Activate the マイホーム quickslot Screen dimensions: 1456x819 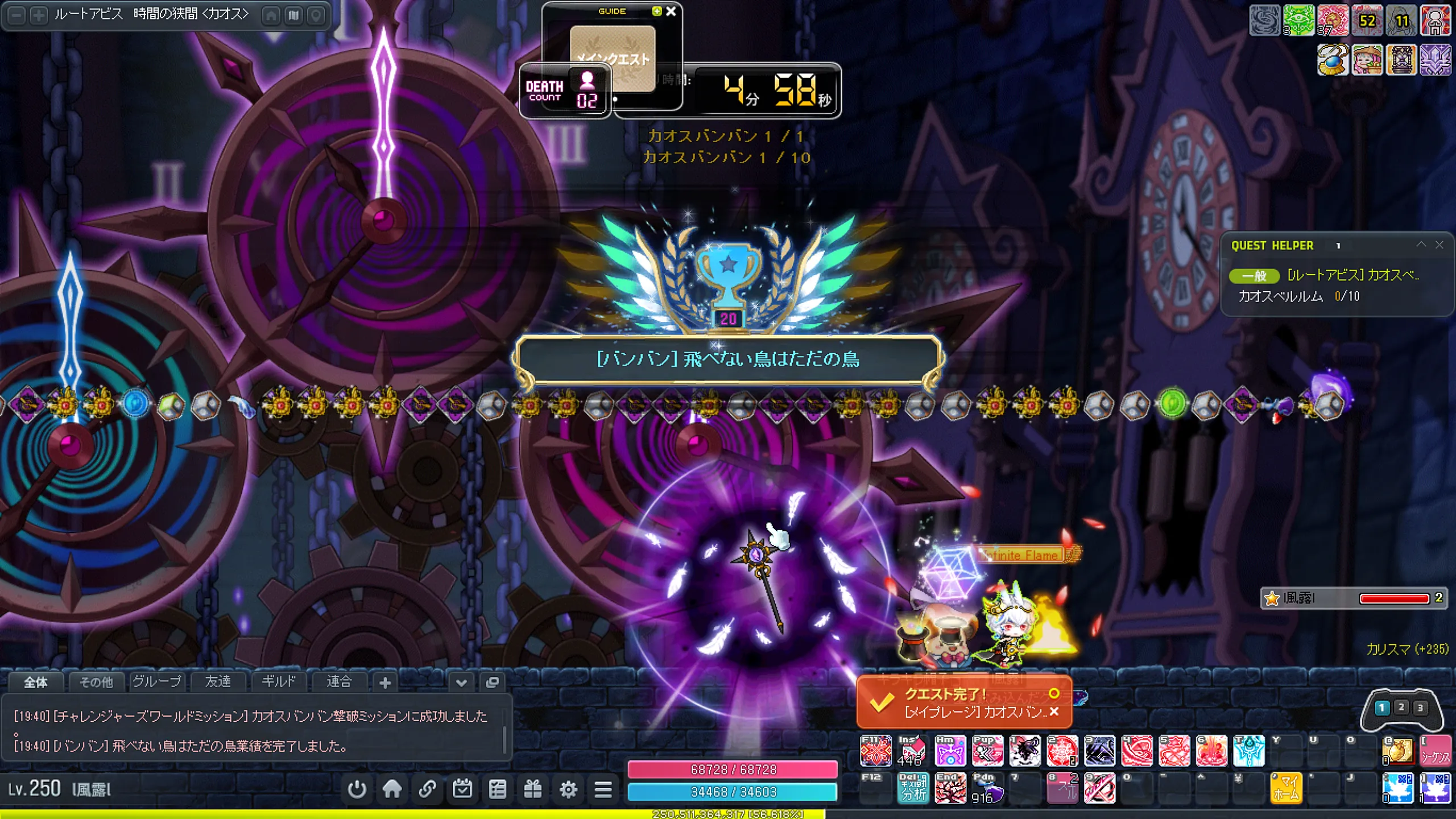click(x=1286, y=788)
